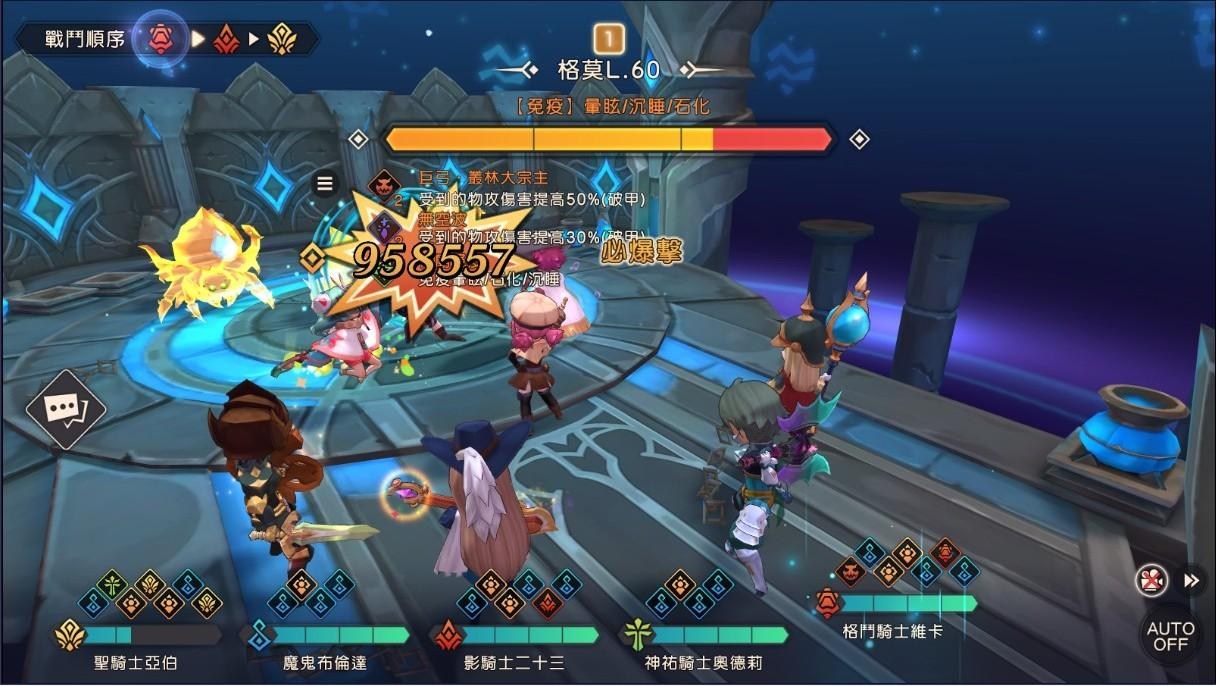1216x686 pixels.
Task: Toggle the AUTO OFF battle button
Action: click(x=1170, y=636)
